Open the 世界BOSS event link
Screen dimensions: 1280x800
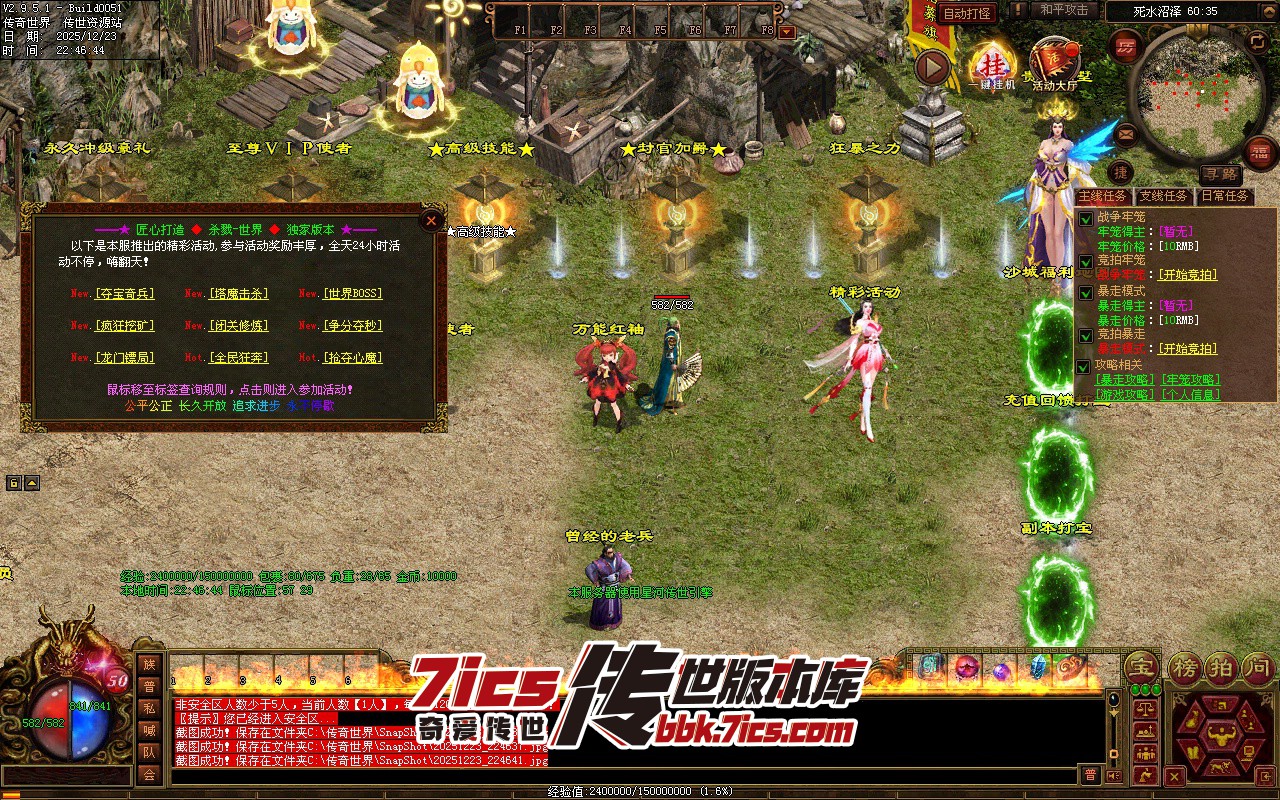coord(352,294)
